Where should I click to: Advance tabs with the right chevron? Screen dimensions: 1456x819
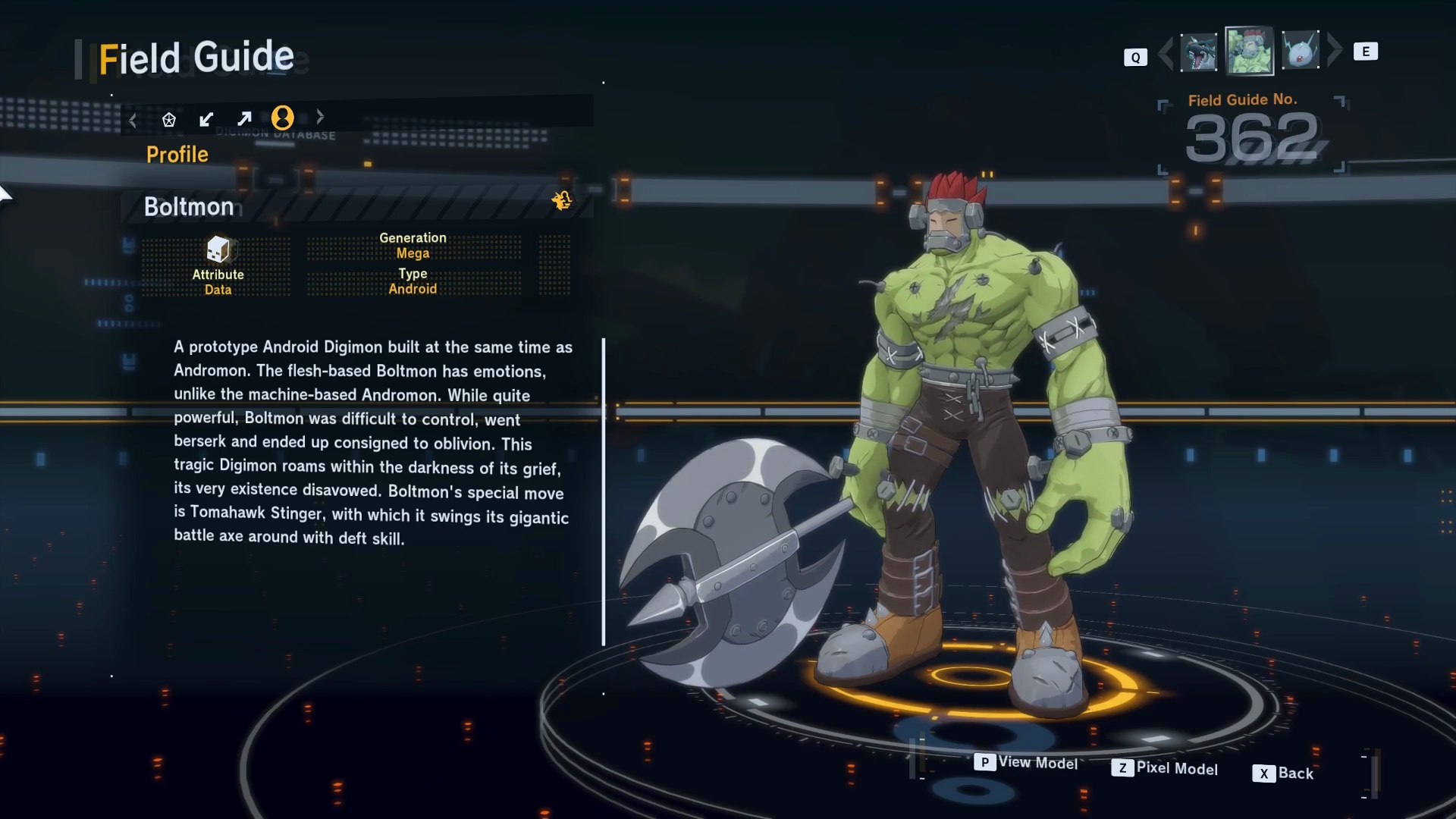(320, 117)
